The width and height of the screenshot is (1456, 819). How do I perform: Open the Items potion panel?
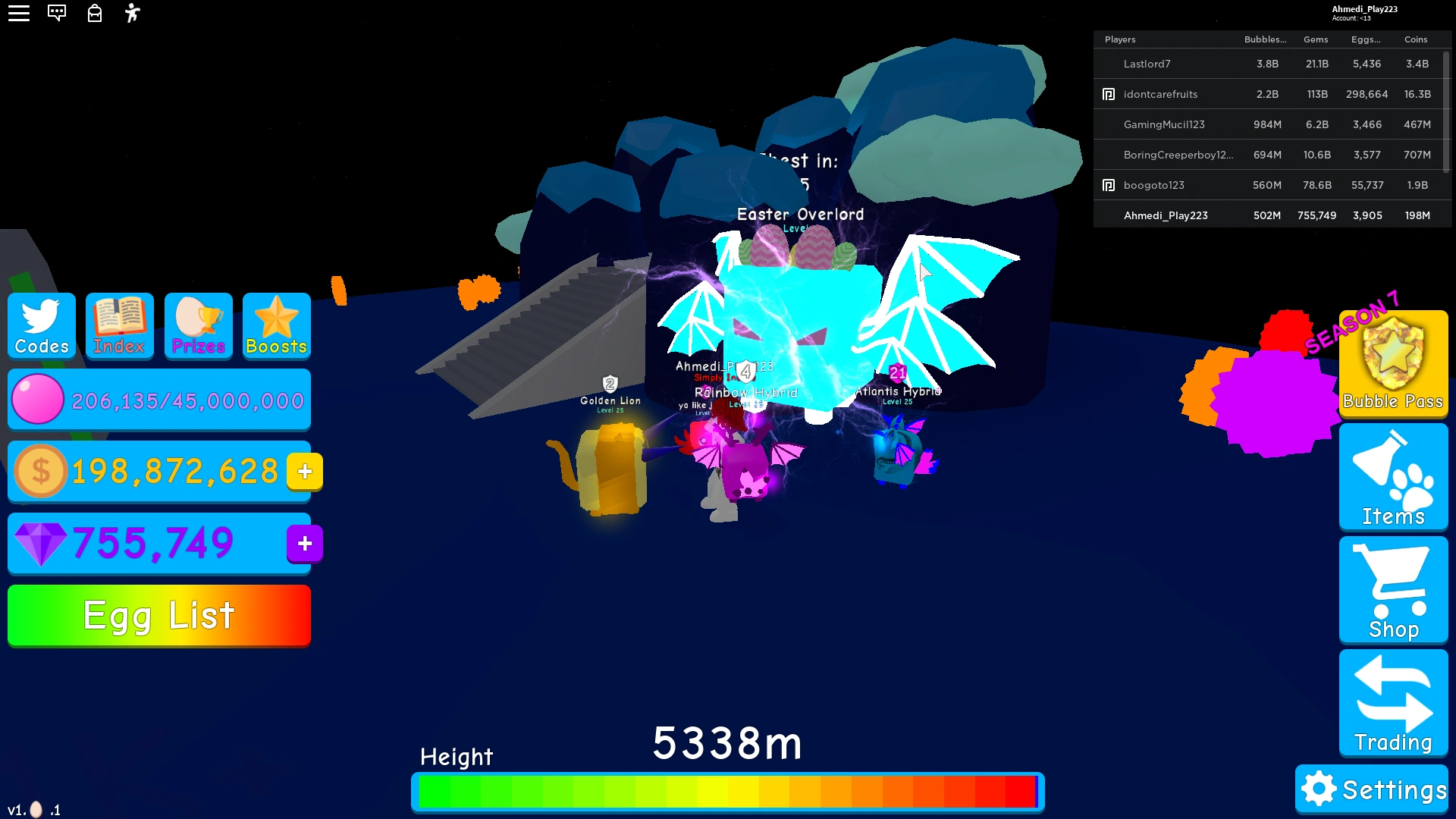(1392, 476)
